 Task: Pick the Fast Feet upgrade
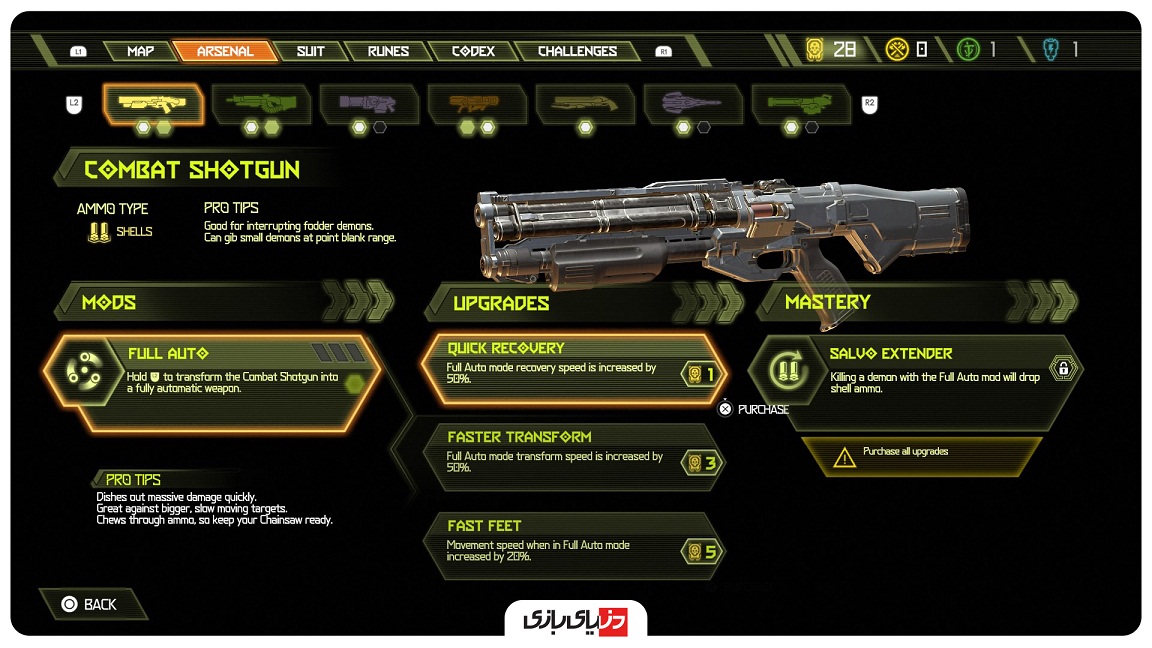572,544
